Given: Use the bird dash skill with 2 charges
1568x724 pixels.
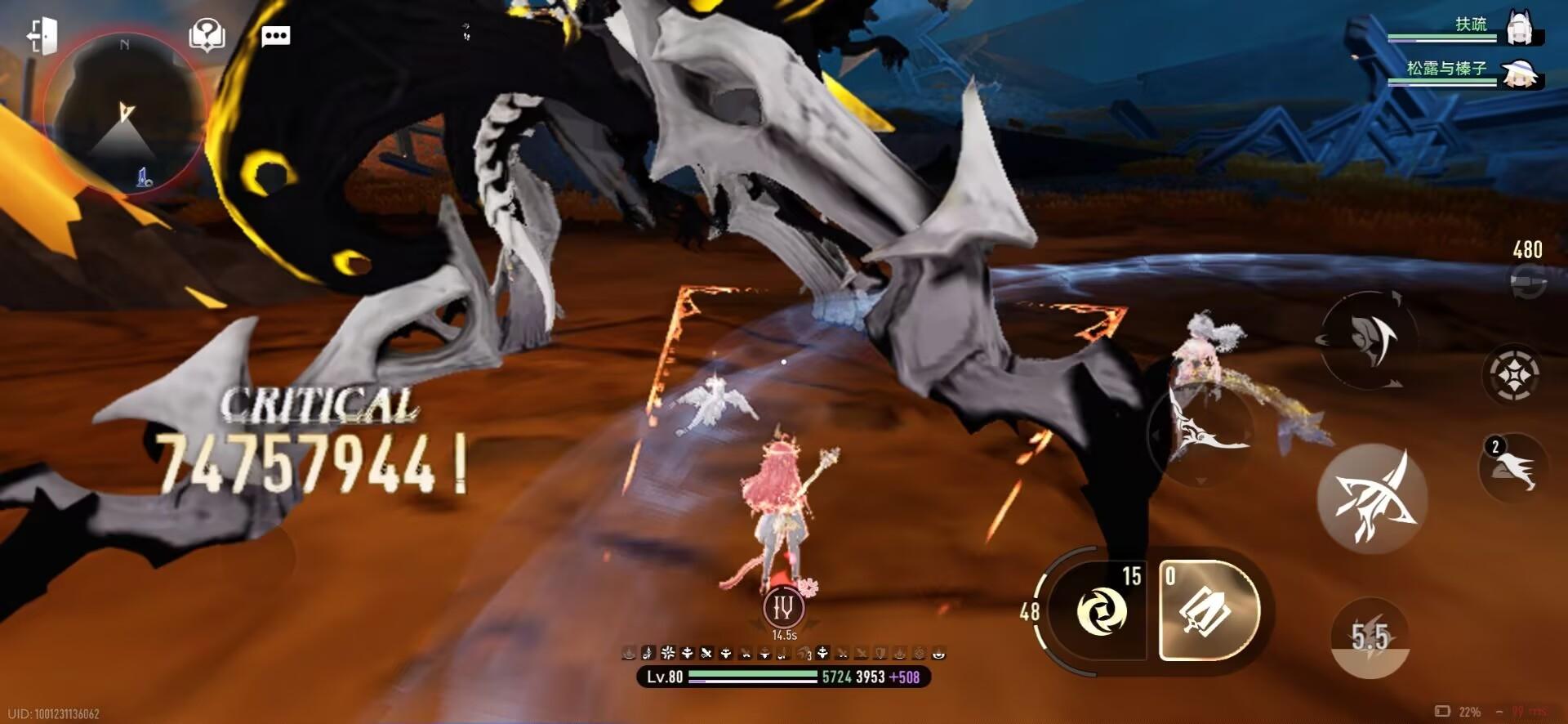Looking at the screenshot, I should point(1513,468).
